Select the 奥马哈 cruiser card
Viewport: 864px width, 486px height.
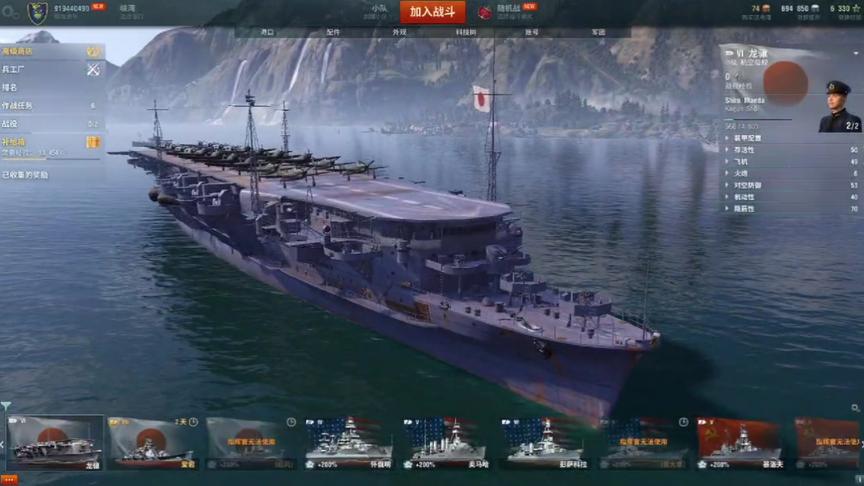pos(447,442)
